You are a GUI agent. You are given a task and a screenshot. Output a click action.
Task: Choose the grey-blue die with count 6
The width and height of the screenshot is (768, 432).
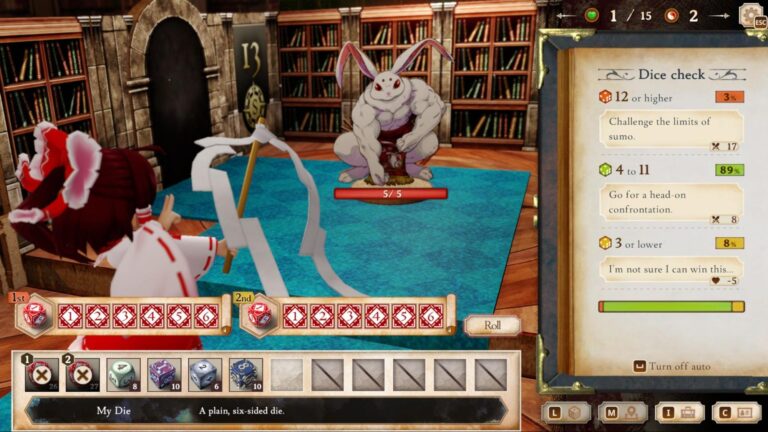tap(205, 374)
